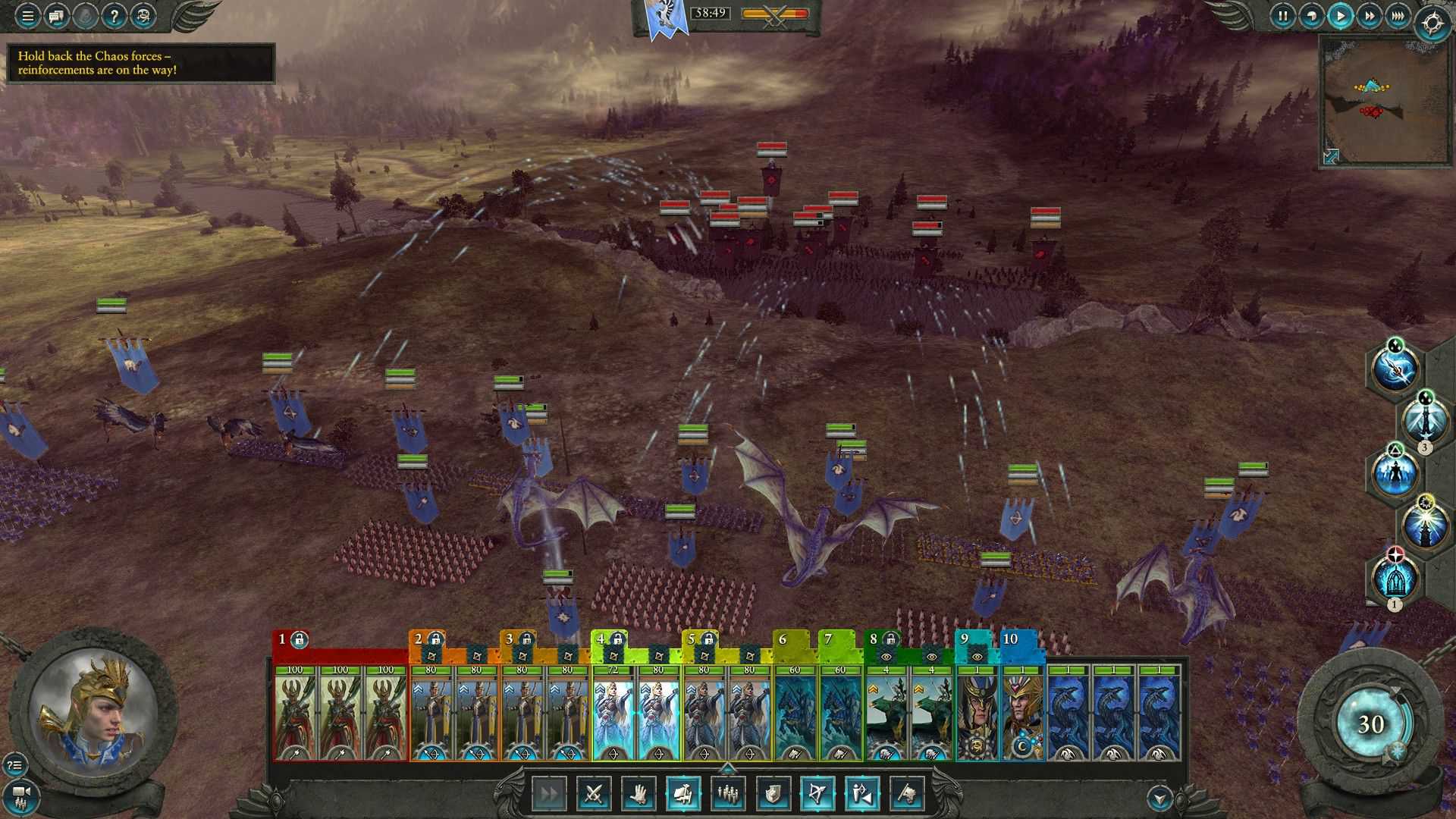Select control group 10 tab

coord(1011,639)
